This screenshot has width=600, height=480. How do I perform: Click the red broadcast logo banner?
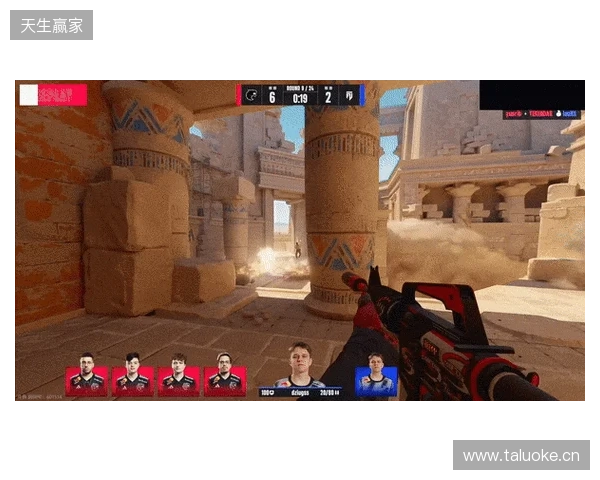click(x=53, y=95)
